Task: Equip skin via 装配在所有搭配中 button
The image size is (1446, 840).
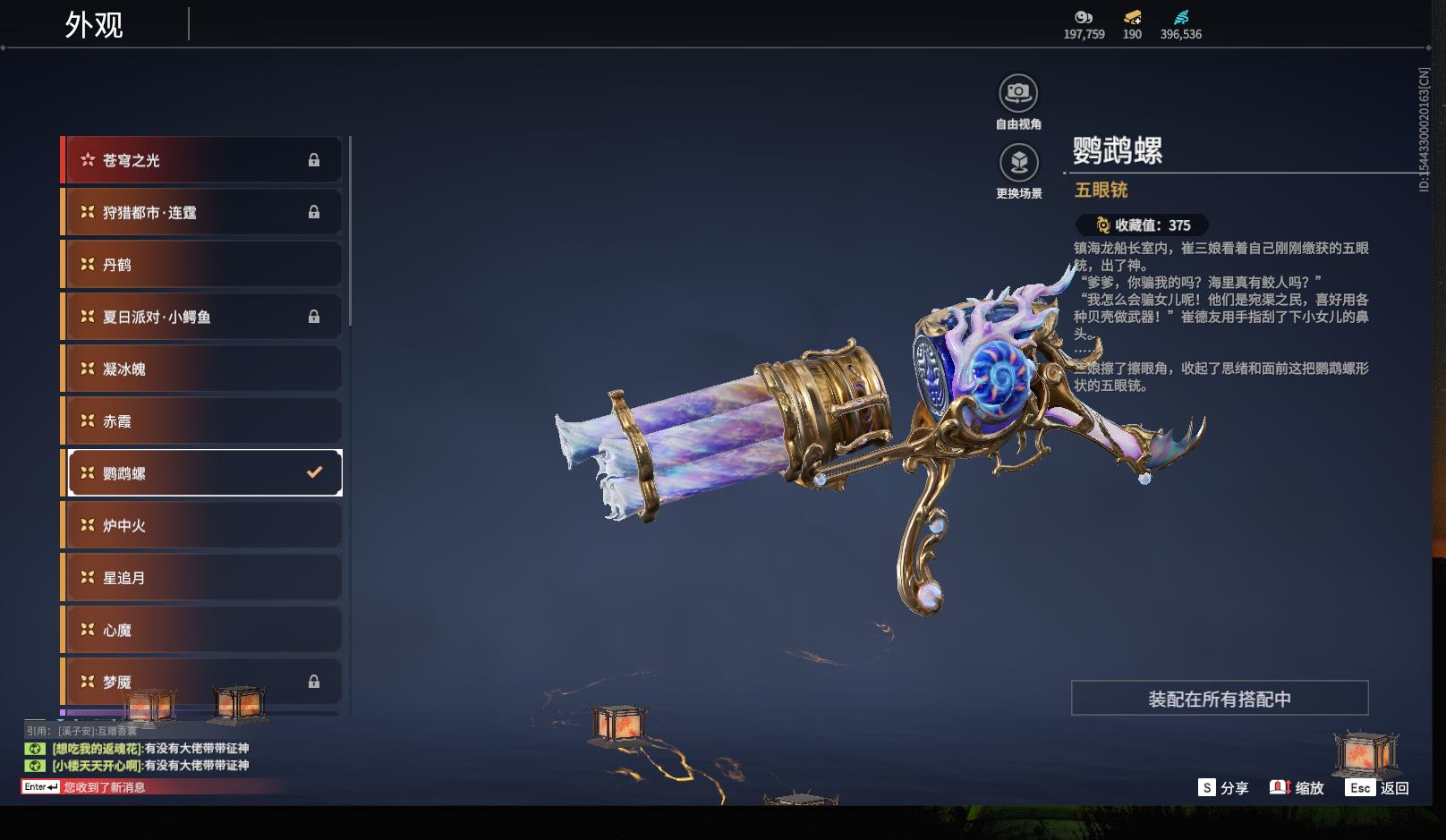Action: [x=1219, y=699]
